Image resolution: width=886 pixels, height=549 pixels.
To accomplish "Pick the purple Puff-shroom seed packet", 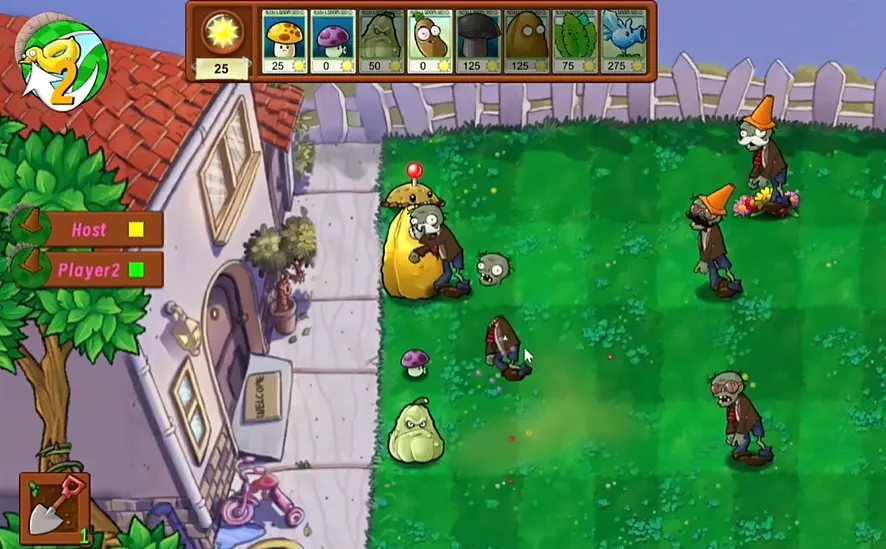I will pos(333,41).
